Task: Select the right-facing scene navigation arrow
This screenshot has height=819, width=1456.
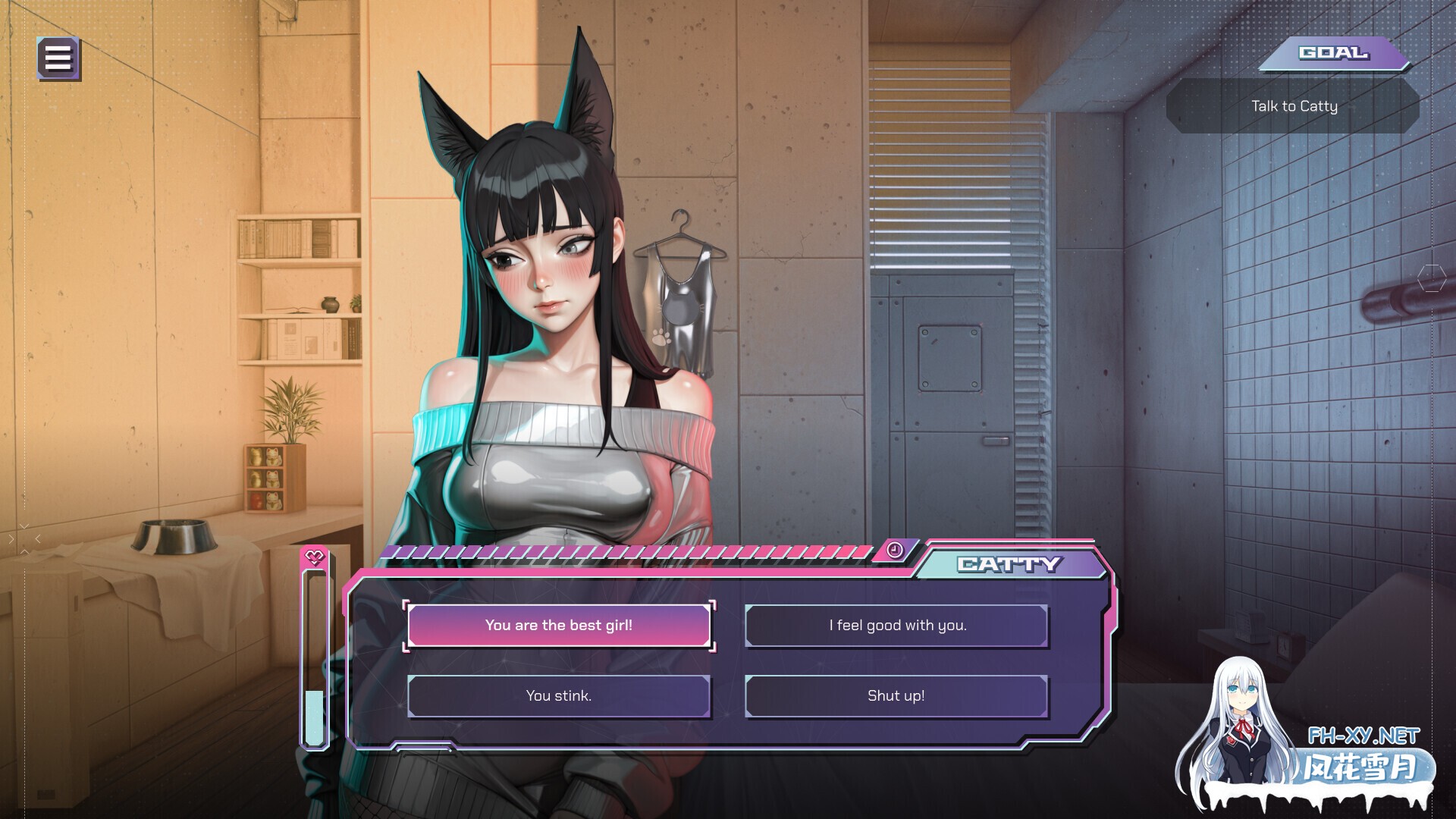Action: [11, 539]
